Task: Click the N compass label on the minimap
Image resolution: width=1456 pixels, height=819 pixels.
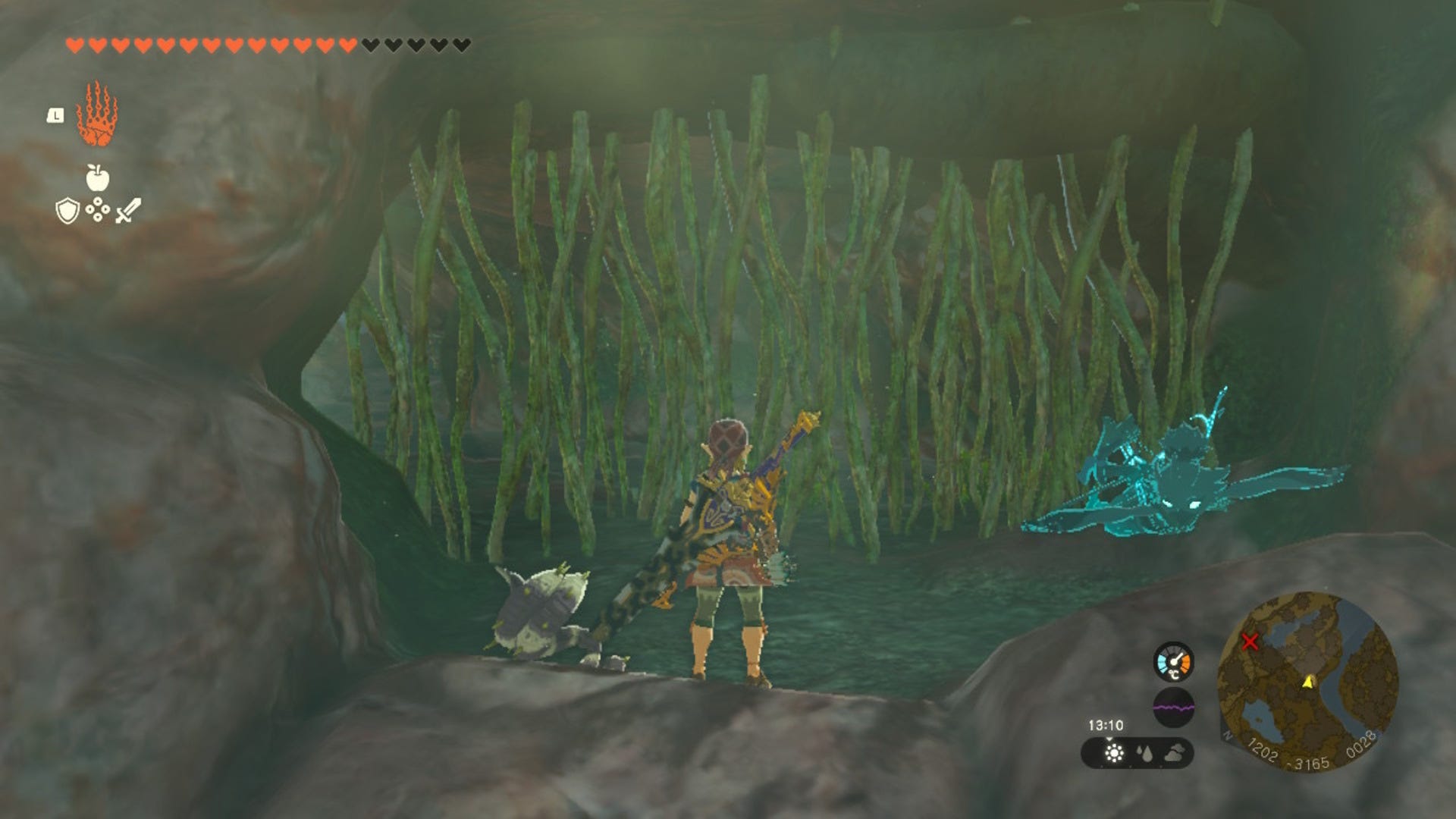Action: click(x=1228, y=736)
